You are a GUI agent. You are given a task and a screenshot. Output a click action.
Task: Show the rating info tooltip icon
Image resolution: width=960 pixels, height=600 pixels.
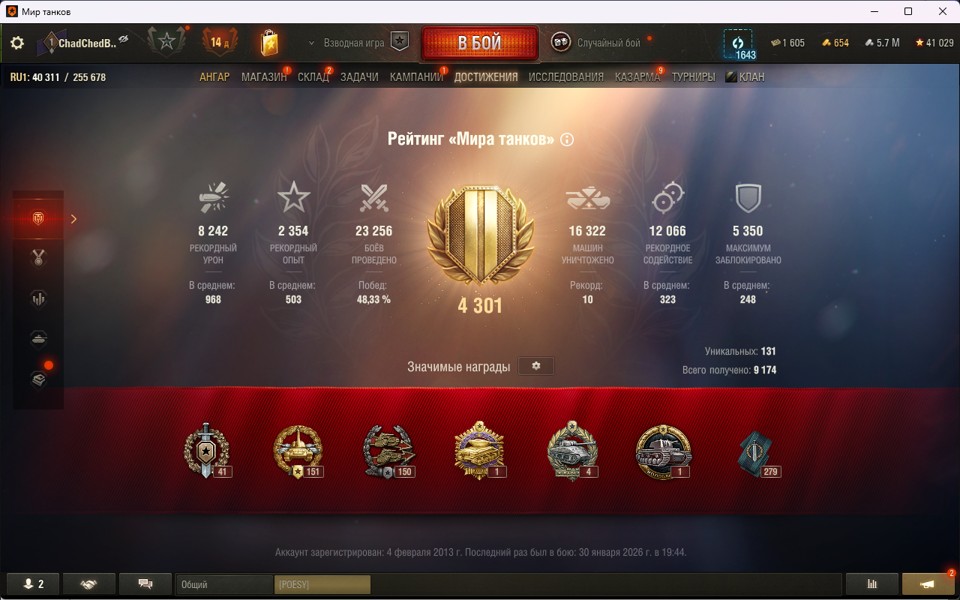tap(567, 140)
